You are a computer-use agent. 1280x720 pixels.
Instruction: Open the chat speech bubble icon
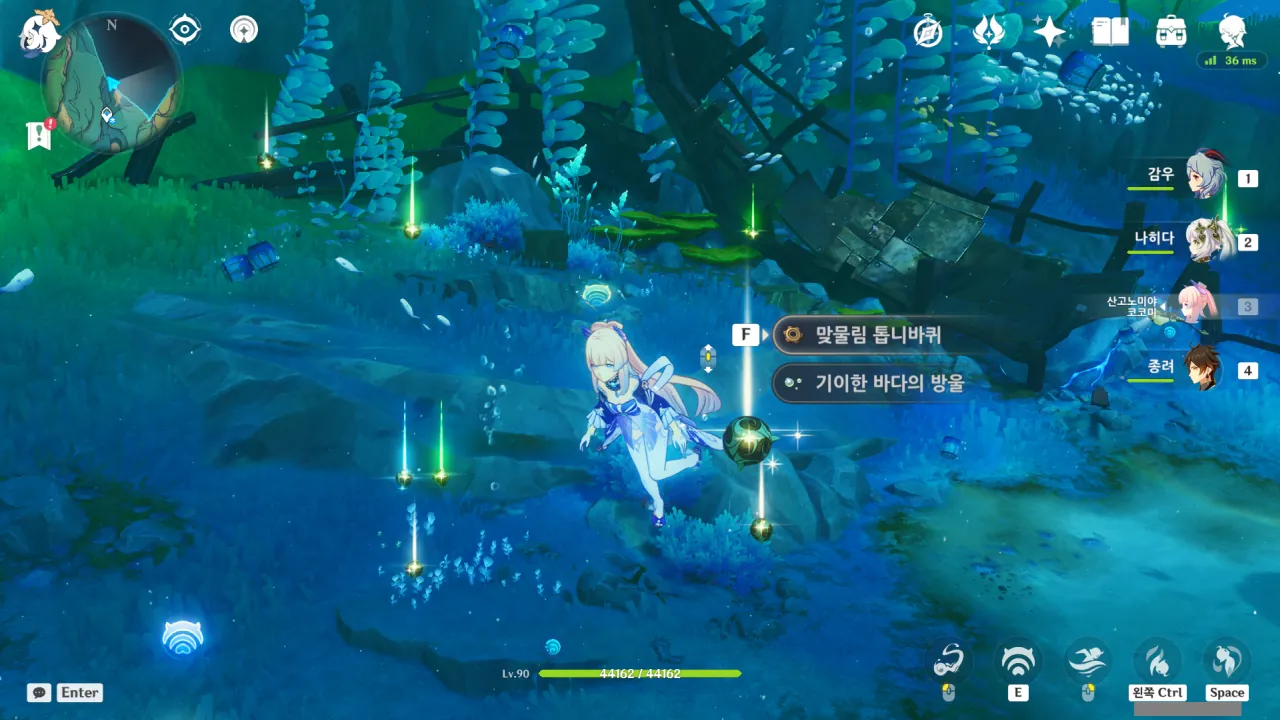(39, 692)
